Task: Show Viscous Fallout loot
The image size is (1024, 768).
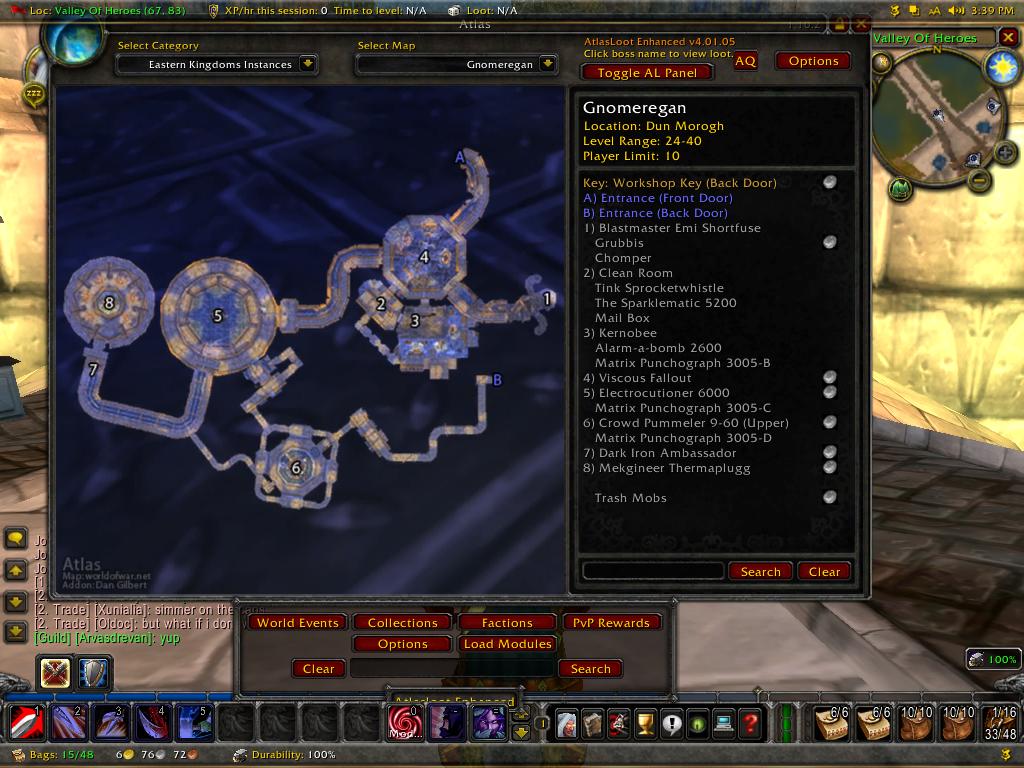Action: pyautogui.click(x=645, y=378)
